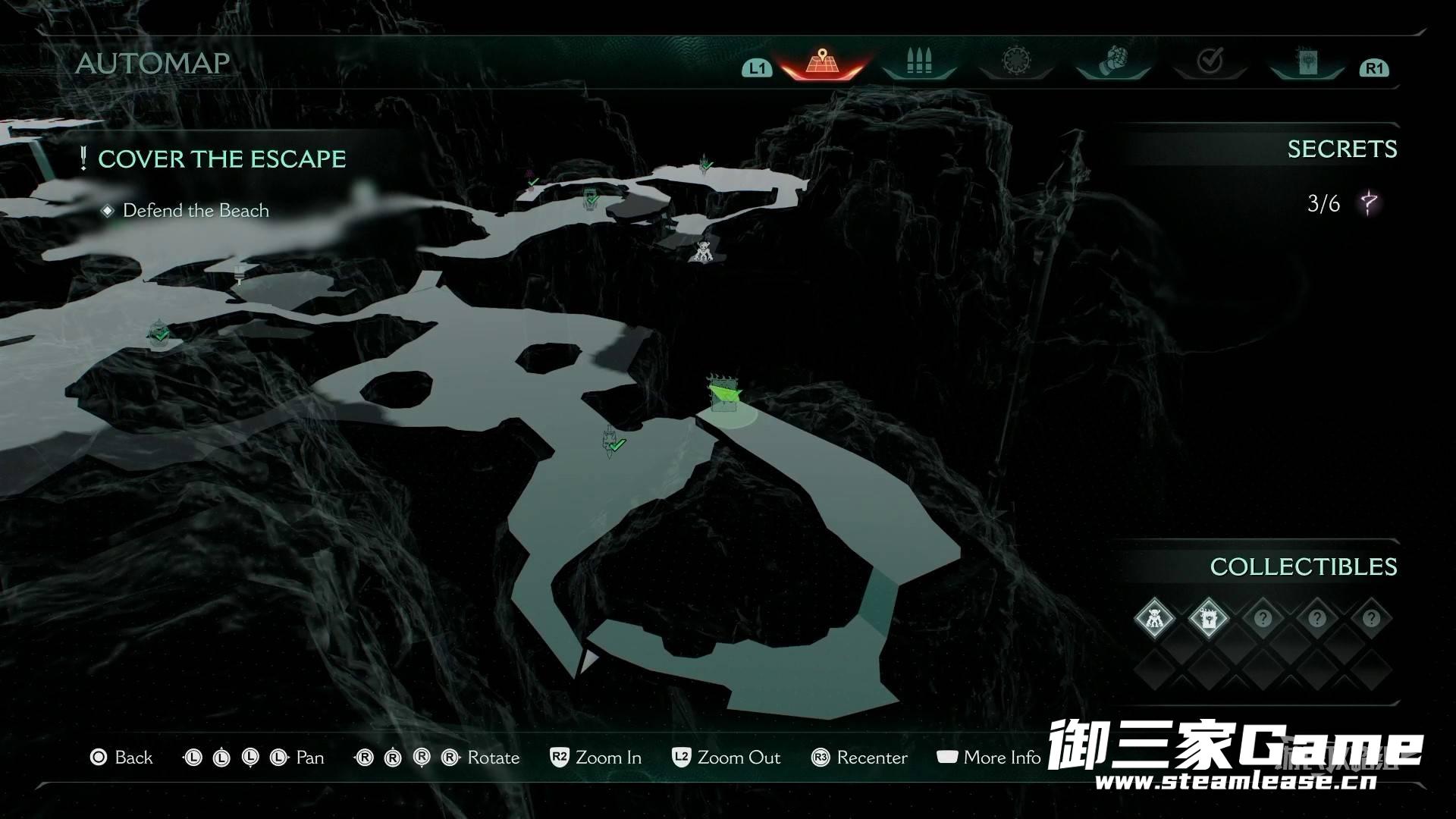Open the spiked gear tab

tap(1015, 61)
